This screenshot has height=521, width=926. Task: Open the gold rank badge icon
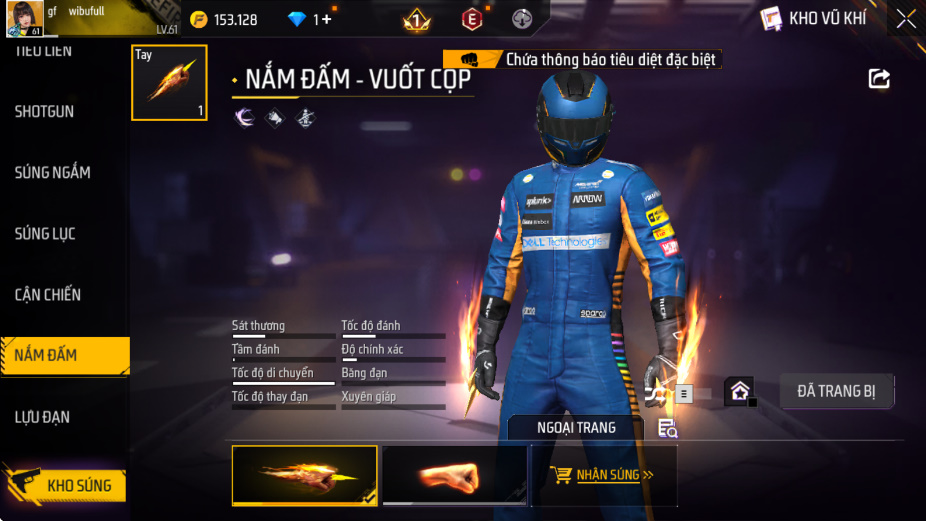[416, 19]
